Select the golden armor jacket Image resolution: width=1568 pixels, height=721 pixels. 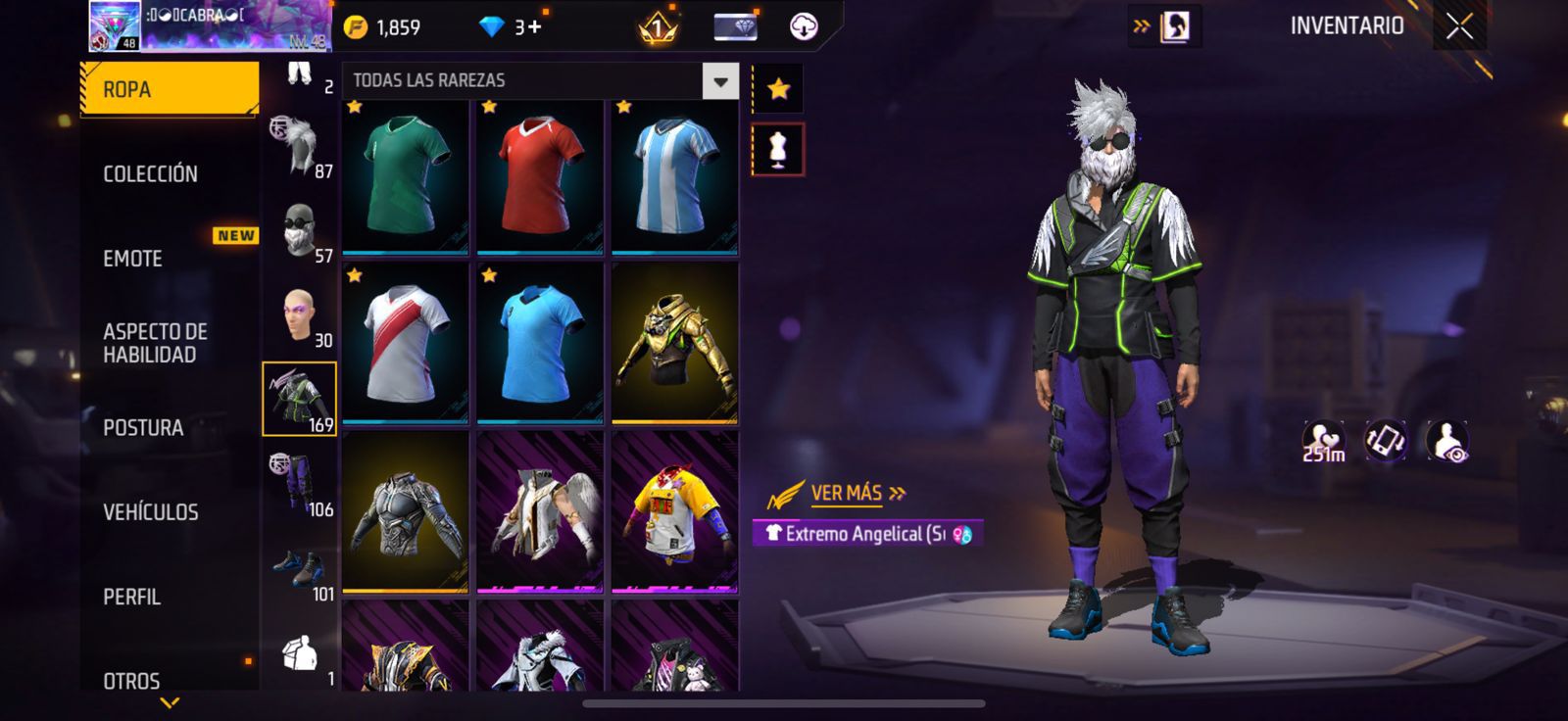(674, 344)
